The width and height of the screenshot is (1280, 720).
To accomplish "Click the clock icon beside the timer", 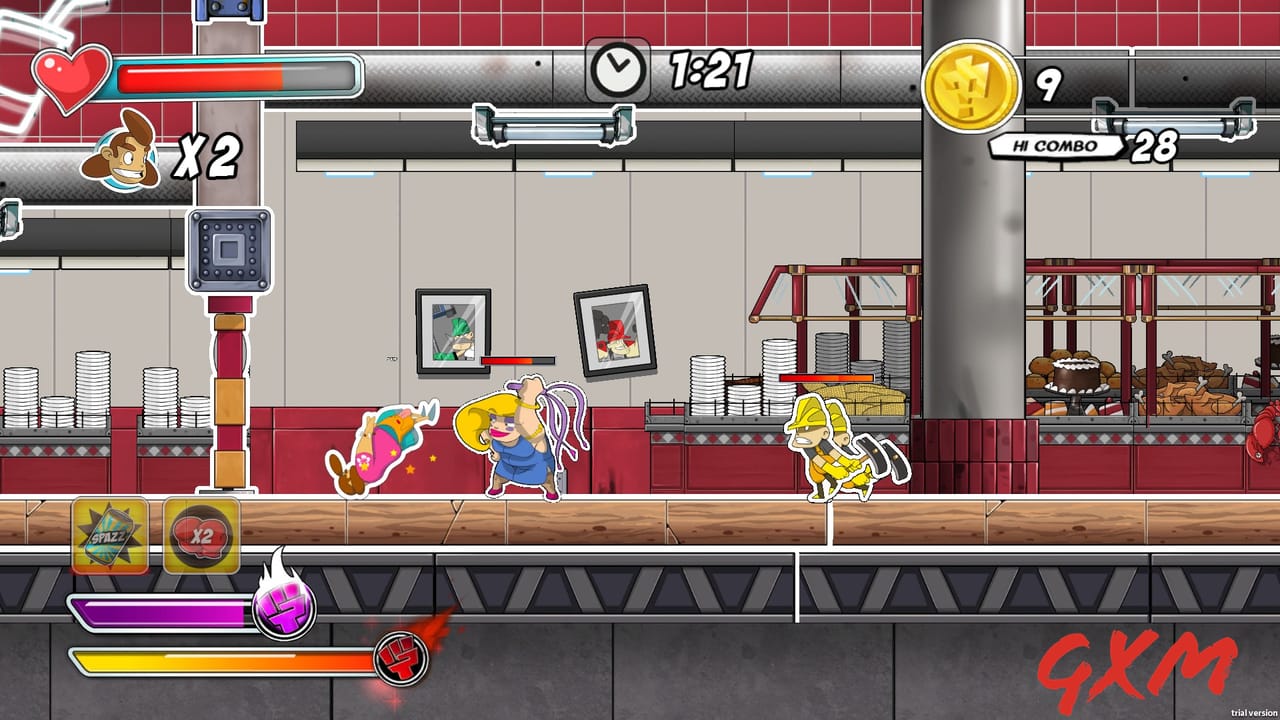I will (x=616, y=66).
